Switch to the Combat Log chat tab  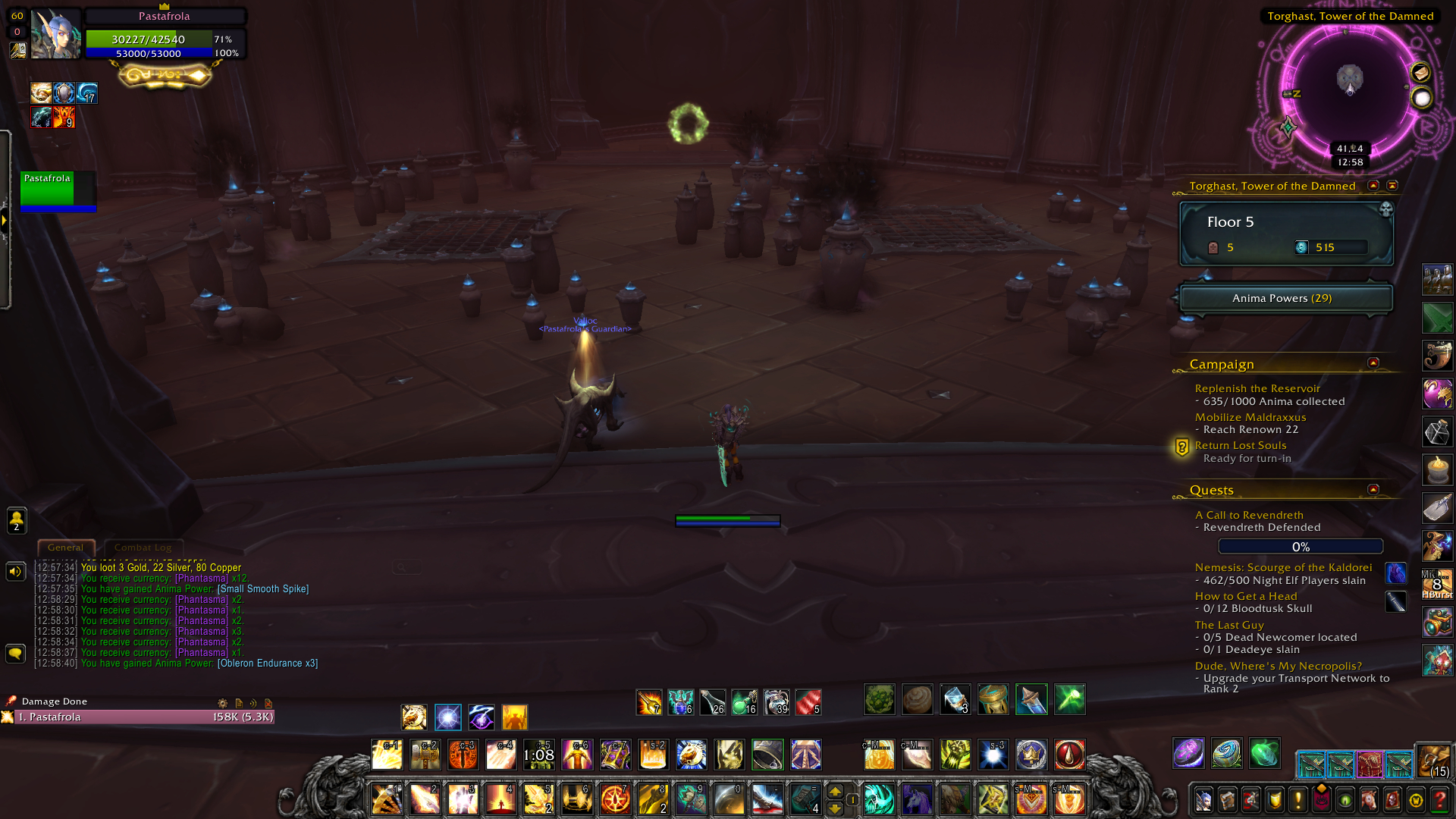tap(143, 548)
